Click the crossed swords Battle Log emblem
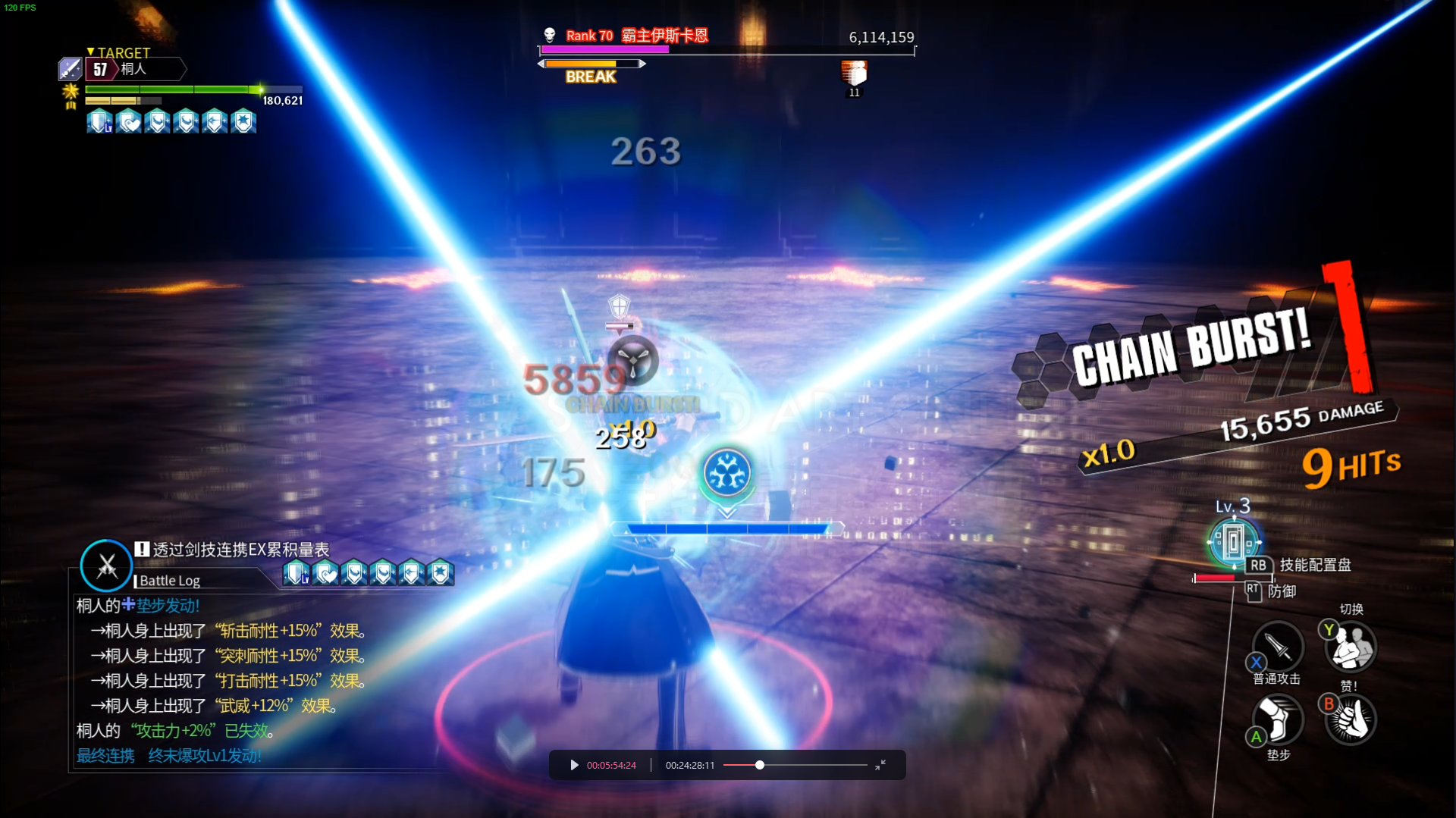Viewport: 1456px width, 818px height. coord(107,566)
